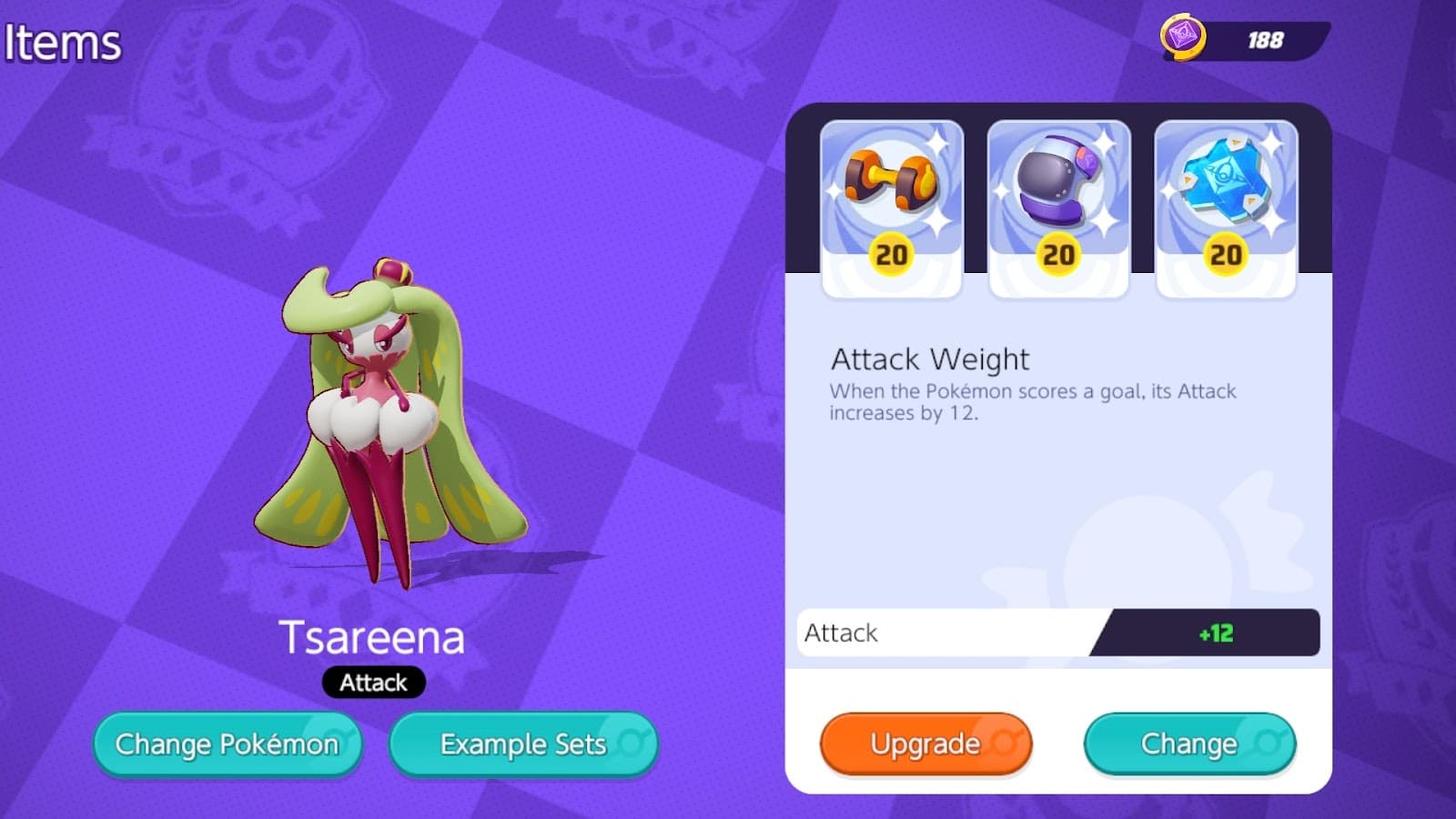Show Example Sets for Tsareena
Screen dimensions: 1456x819
tap(523, 744)
